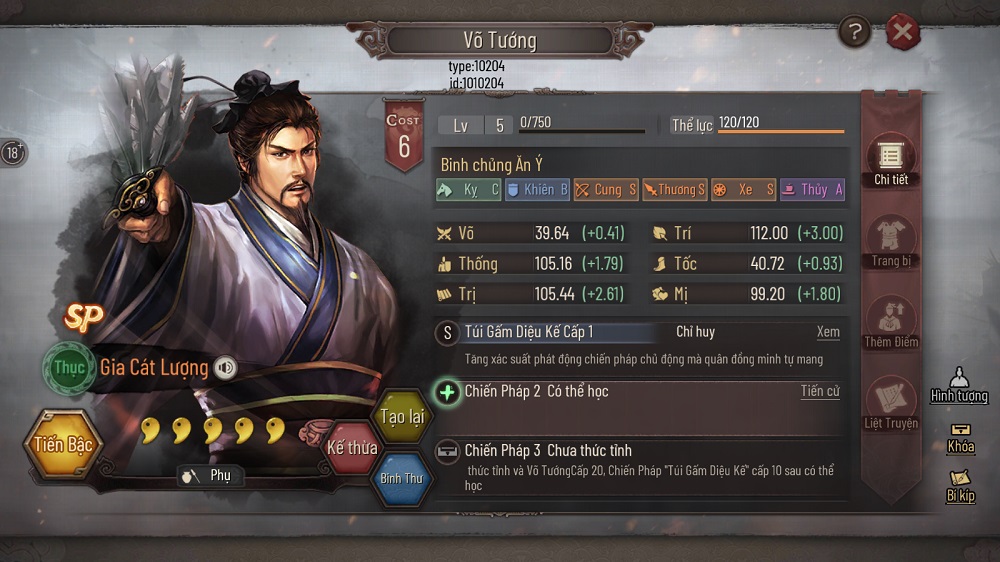
Task: Select the Thủy A troop type
Action: tap(812, 189)
